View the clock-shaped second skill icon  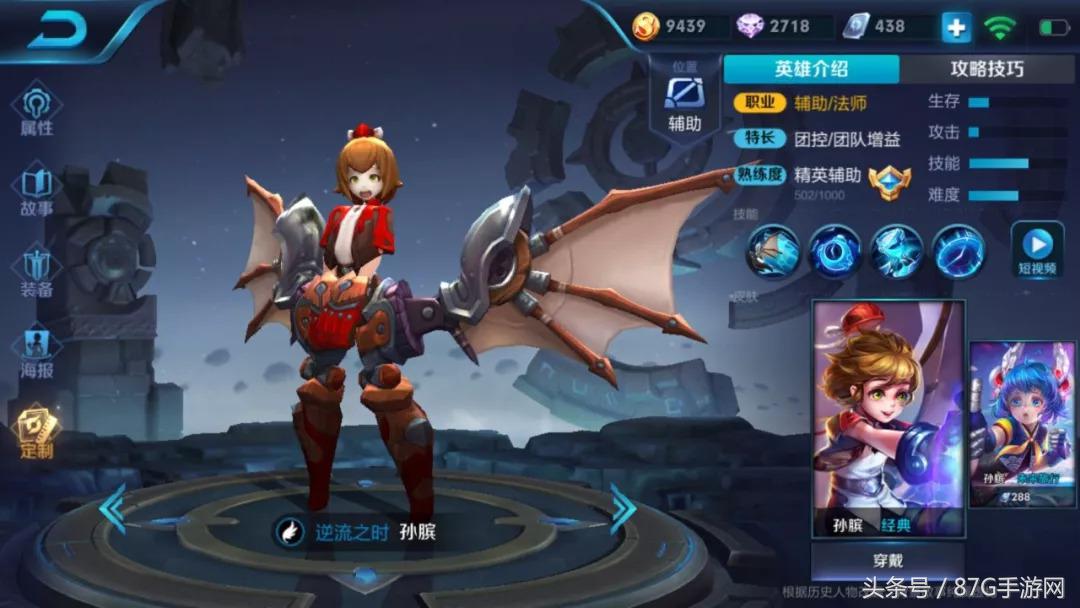pyautogui.click(x=835, y=251)
